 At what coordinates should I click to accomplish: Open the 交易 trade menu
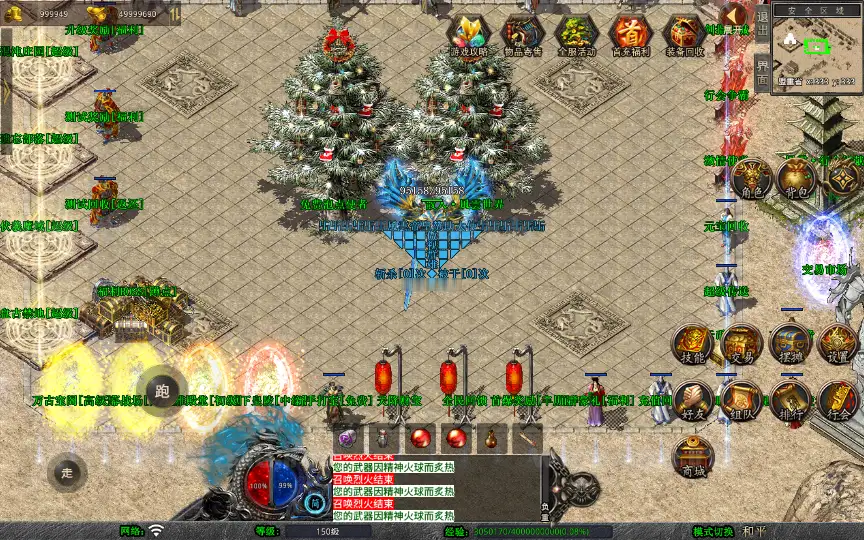pos(741,345)
